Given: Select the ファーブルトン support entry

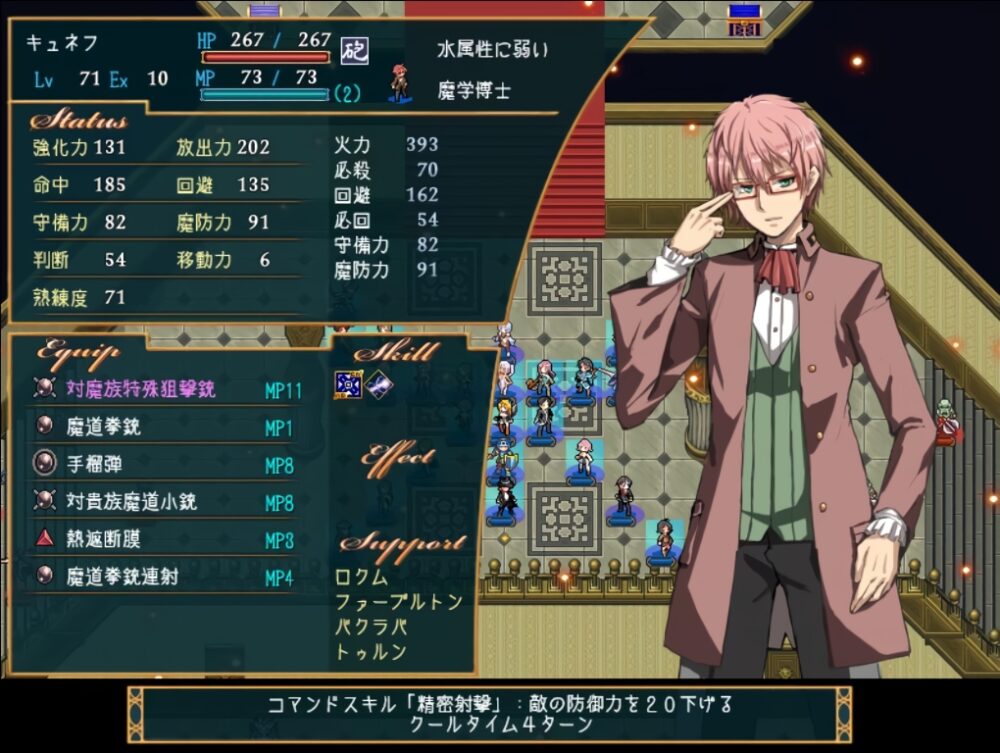Looking at the screenshot, I should (399, 602).
